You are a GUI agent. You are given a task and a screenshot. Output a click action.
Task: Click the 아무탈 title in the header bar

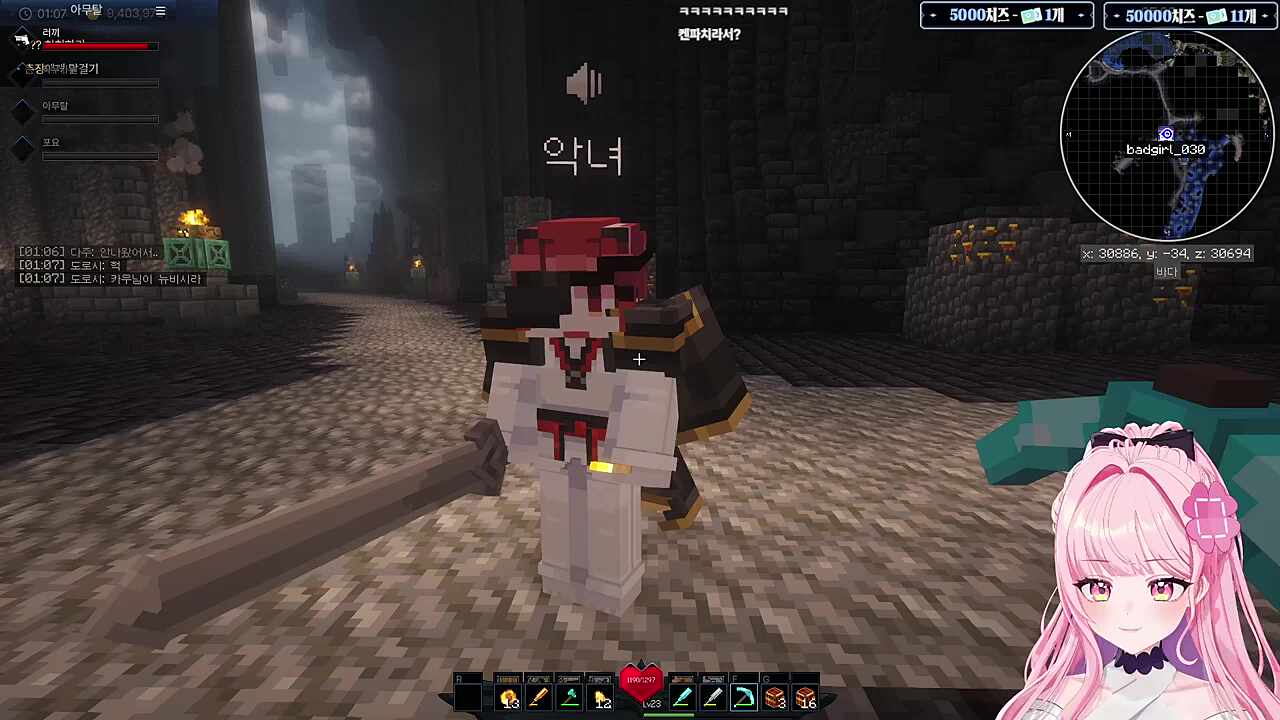pos(86,11)
